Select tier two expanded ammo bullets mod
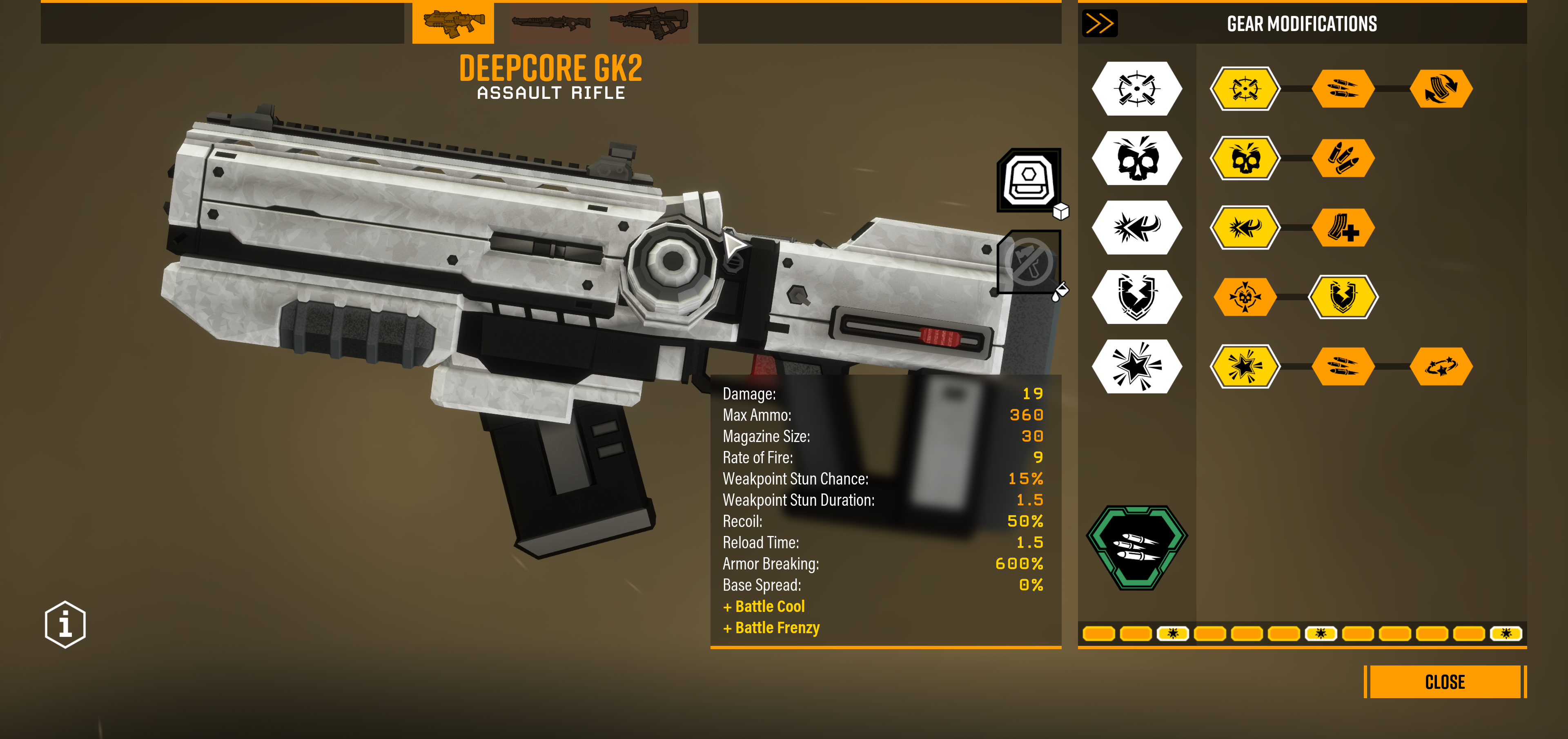This screenshot has width=1568, height=739. coord(1343,158)
